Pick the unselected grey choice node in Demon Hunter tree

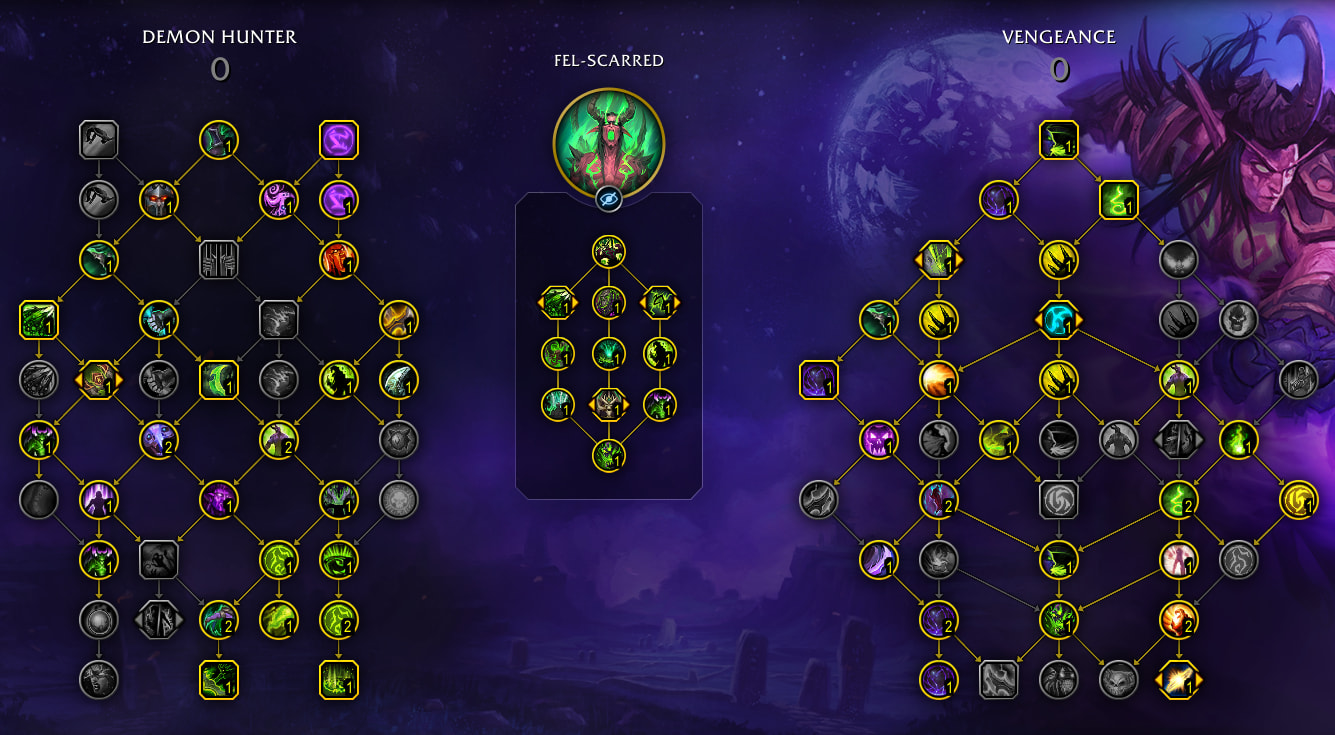point(158,620)
